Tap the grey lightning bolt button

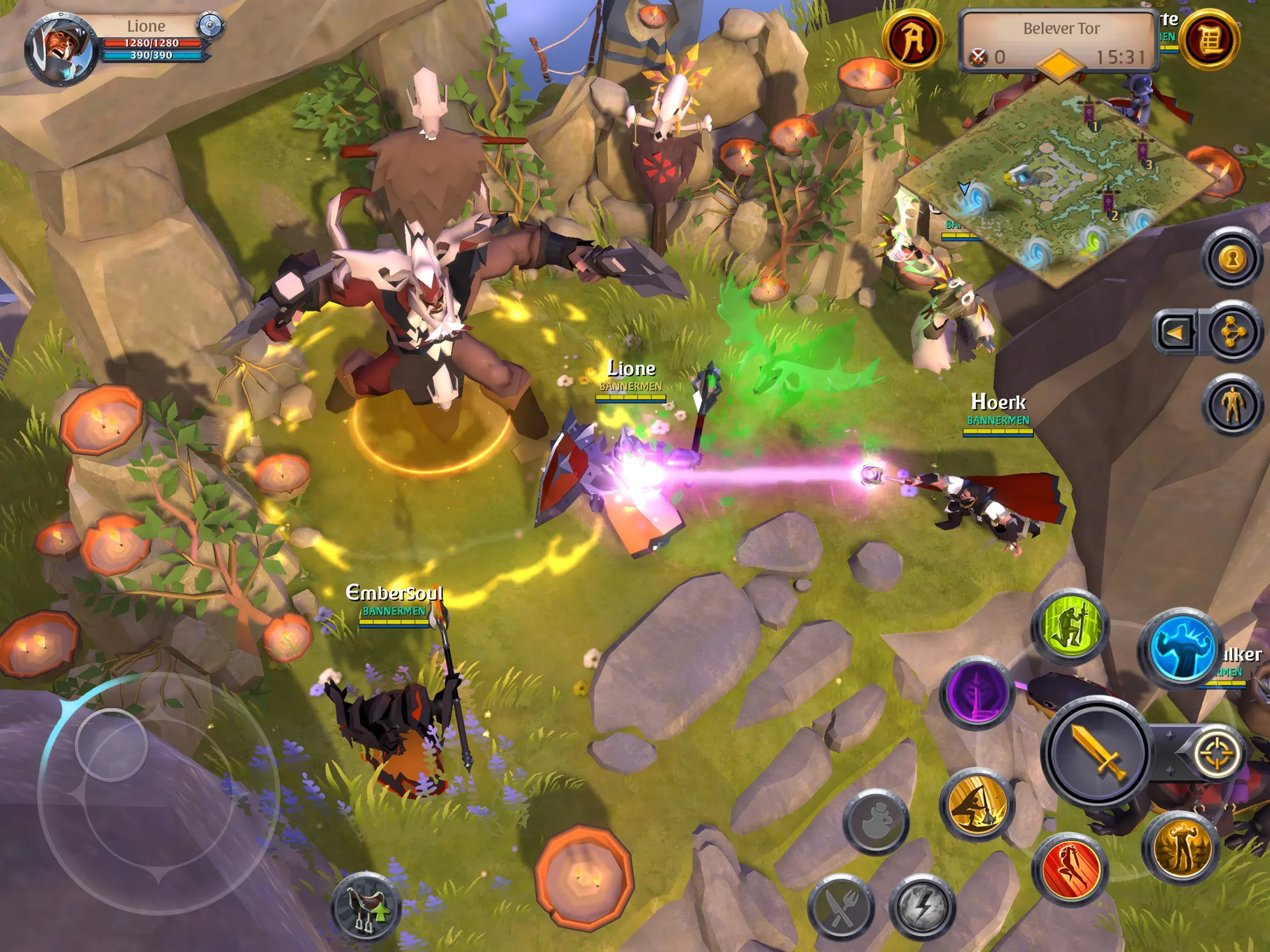tap(922, 908)
